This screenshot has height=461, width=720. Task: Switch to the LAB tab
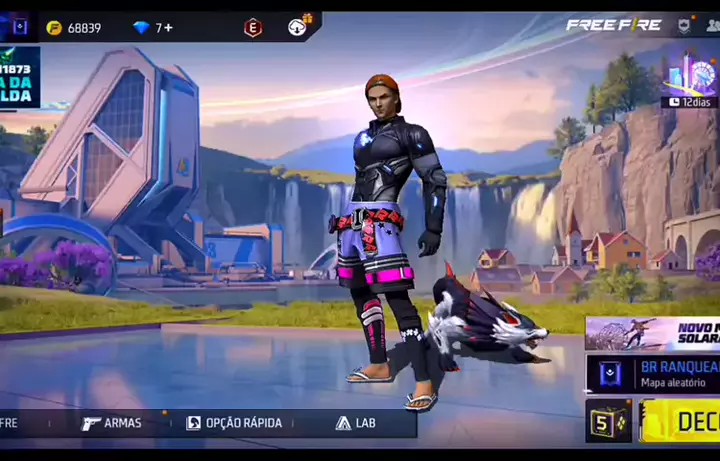356,423
